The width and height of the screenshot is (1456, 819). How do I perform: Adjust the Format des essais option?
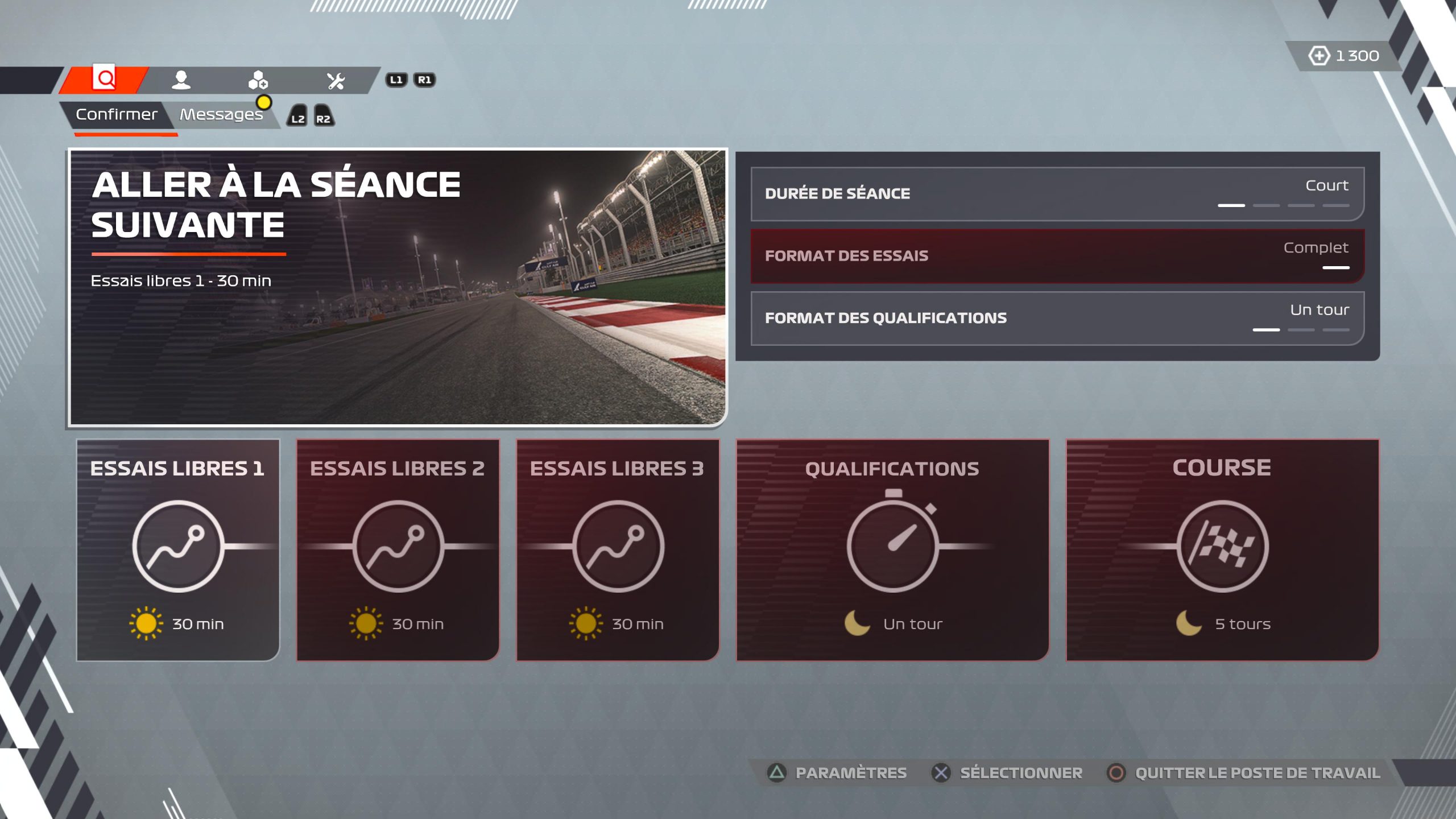coord(1057,256)
